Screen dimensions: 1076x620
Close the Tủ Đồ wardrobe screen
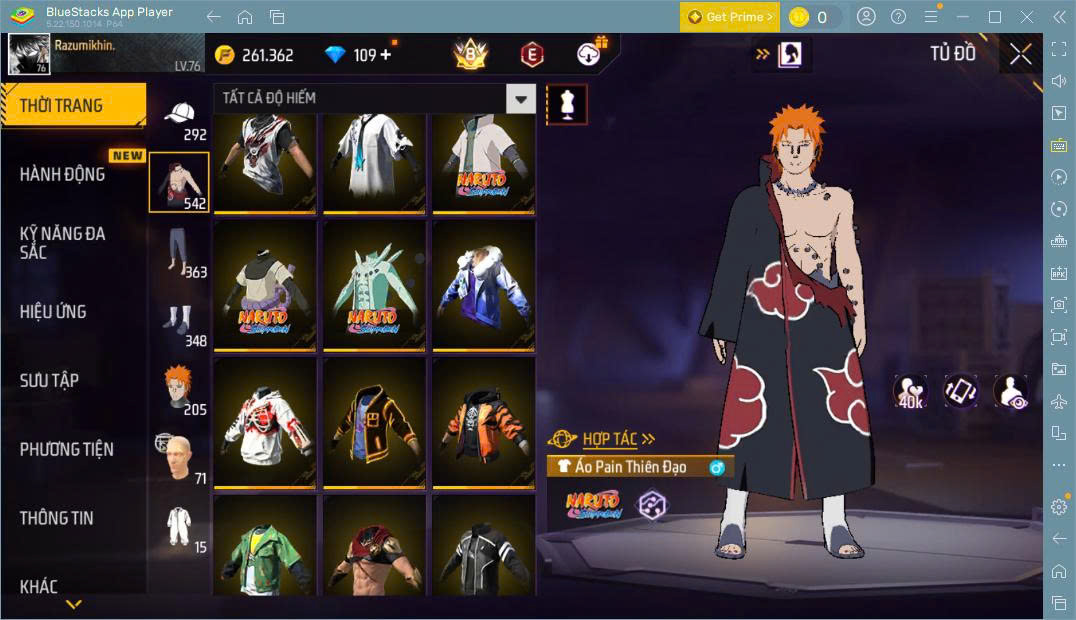[x=1020, y=54]
